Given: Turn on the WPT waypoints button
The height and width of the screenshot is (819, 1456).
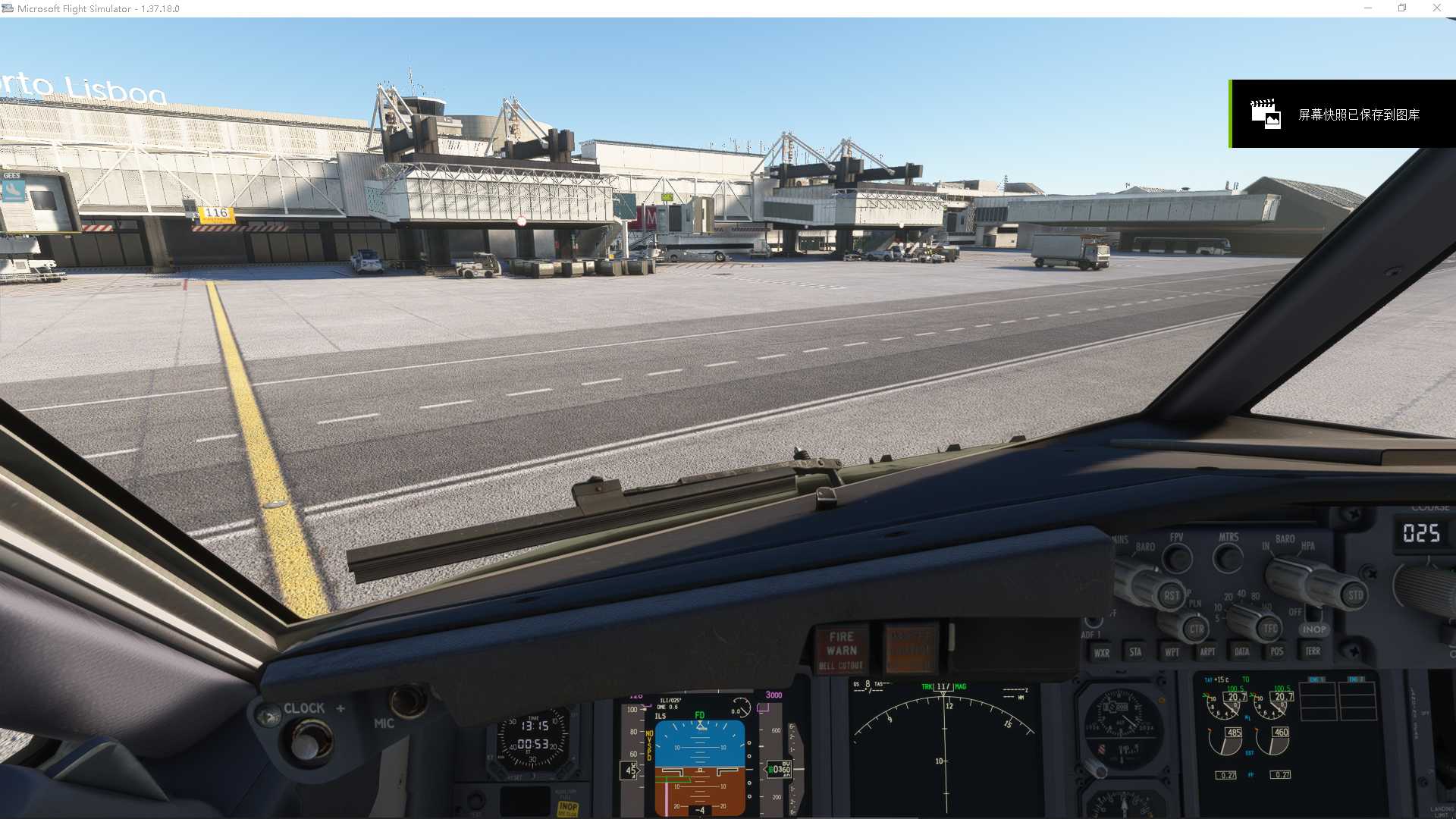Looking at the screenshot, I should click(x=1172, y=652).
